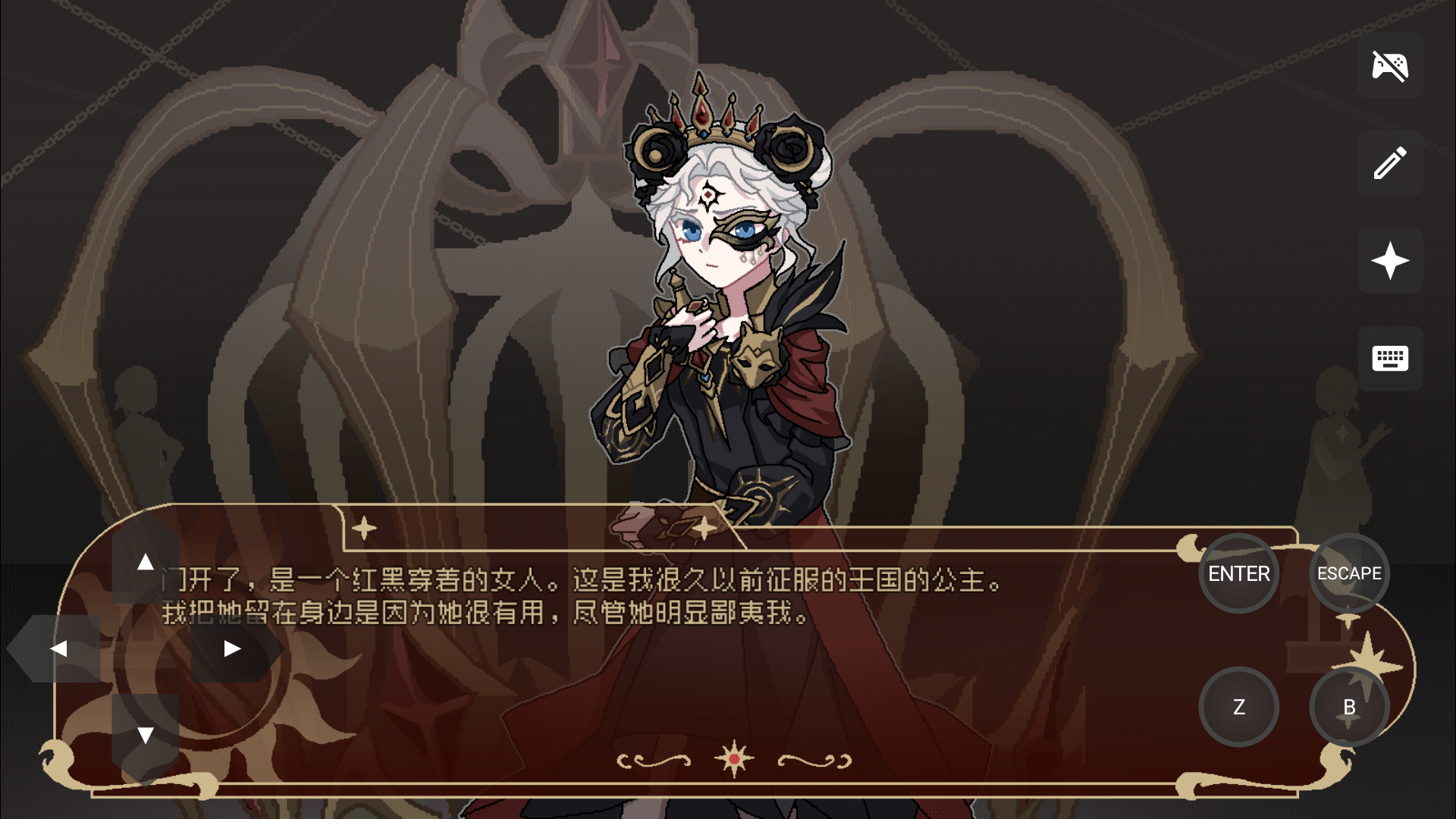
Task: Click the large gold star on frame's right
Action: point(1367,667)
